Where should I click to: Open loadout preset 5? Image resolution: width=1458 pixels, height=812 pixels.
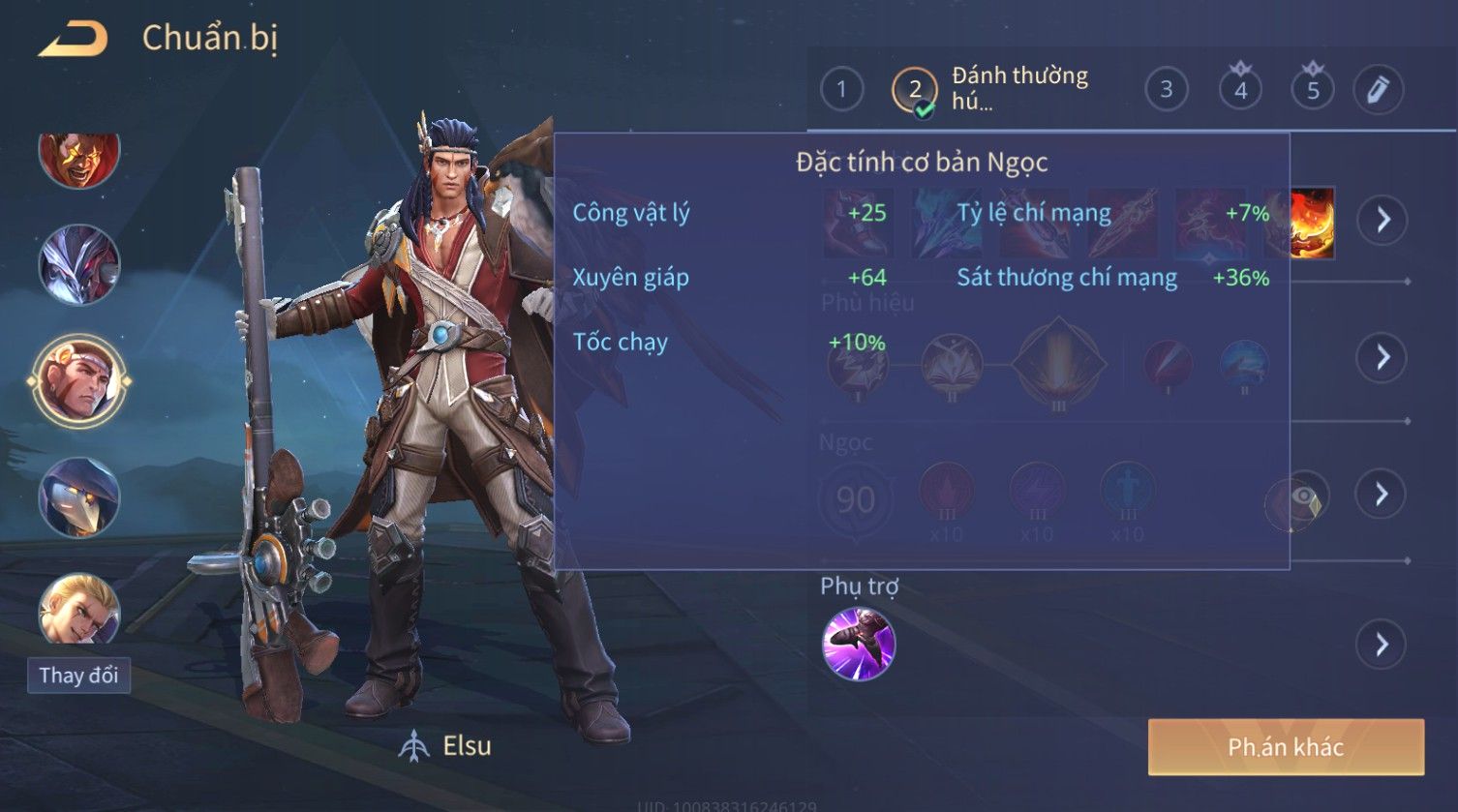pyautogui.click(x=1313, y=90)
